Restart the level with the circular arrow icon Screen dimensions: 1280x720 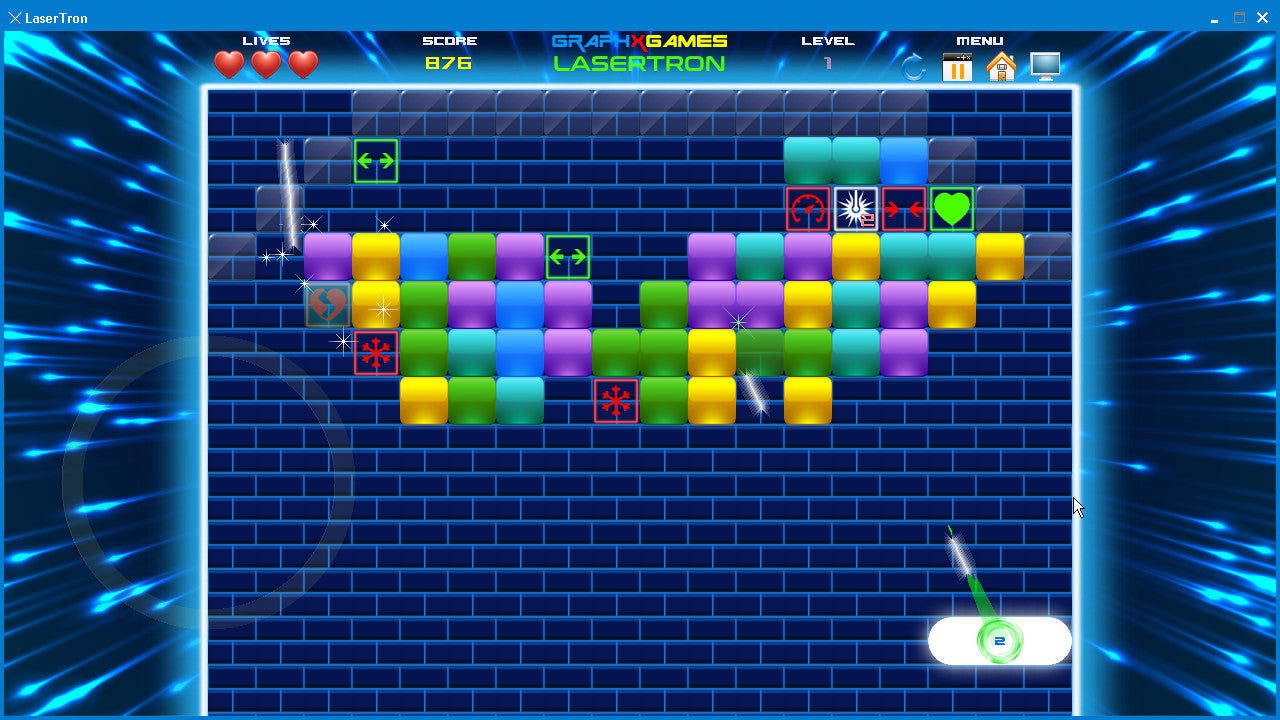[x=914, y=67]
